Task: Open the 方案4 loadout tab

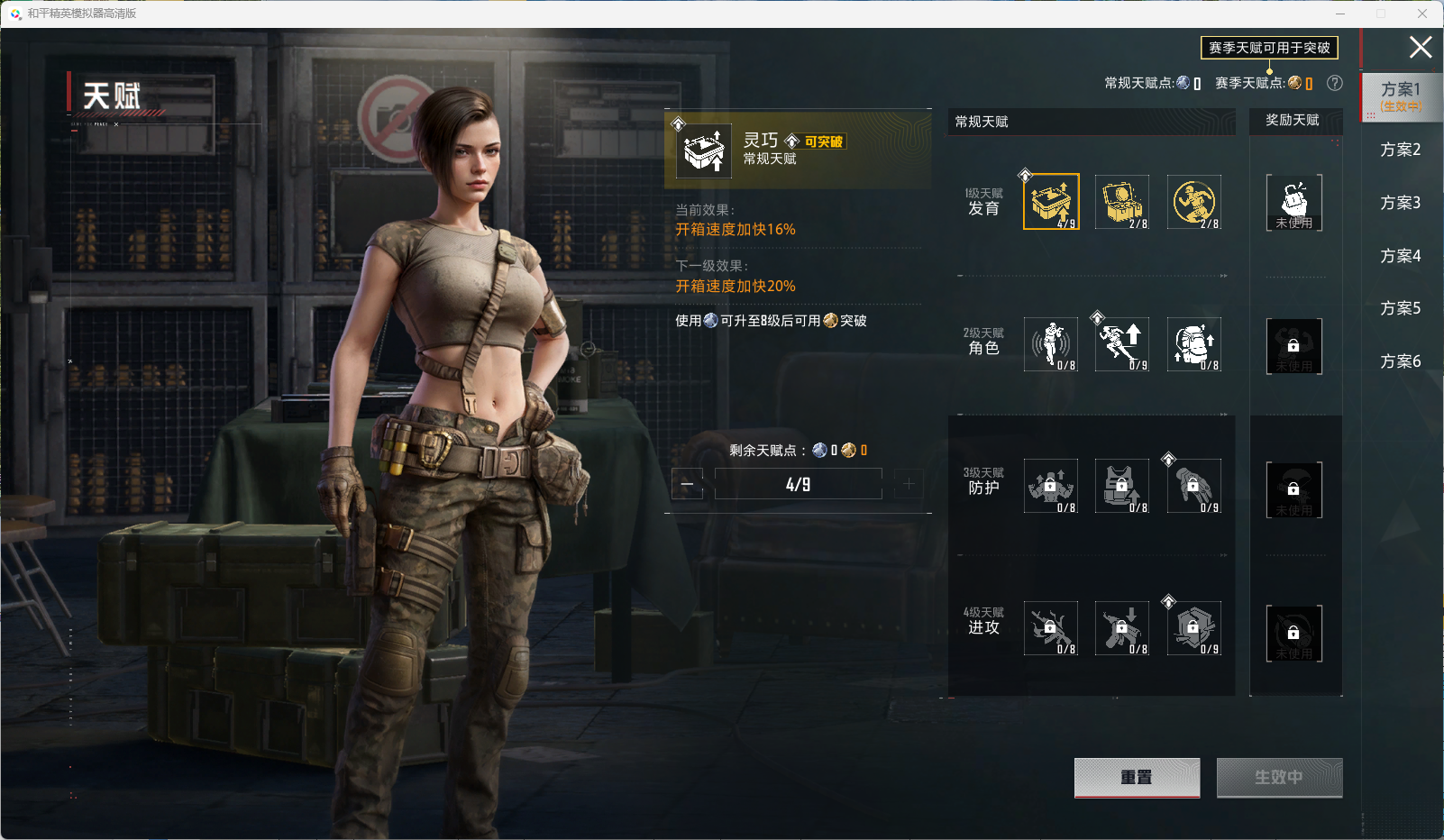Action: [x=1400, y=256]
